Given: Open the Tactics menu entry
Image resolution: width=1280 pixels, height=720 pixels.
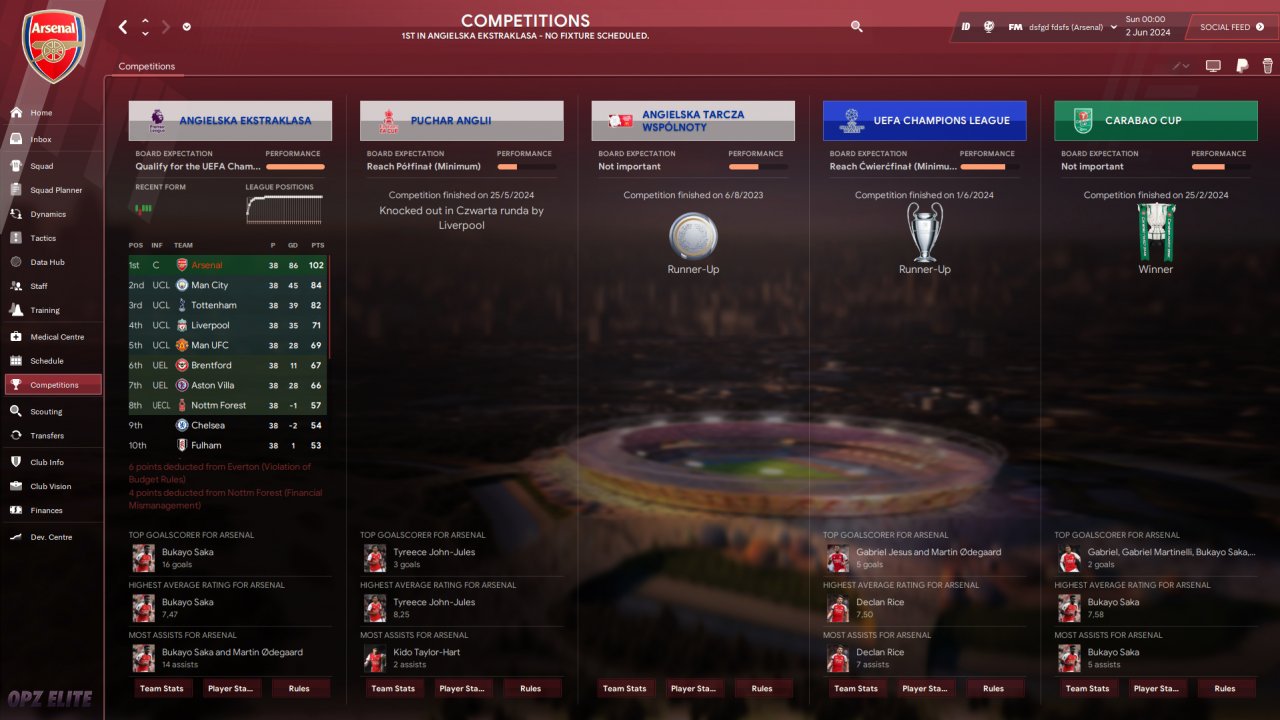Looking at the screenshot, I should (43, 238).
